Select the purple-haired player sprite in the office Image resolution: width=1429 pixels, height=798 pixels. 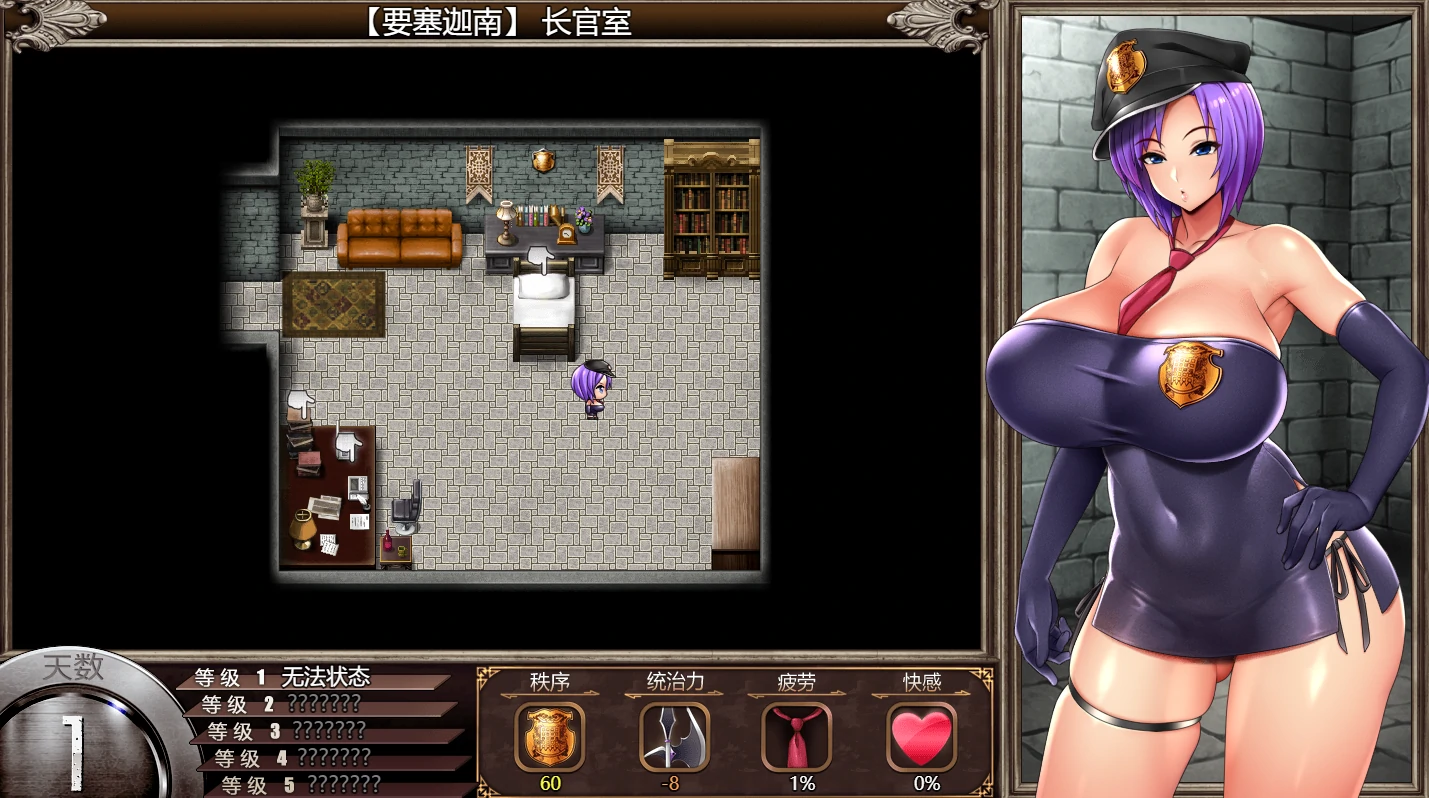(x=591, y=390)
